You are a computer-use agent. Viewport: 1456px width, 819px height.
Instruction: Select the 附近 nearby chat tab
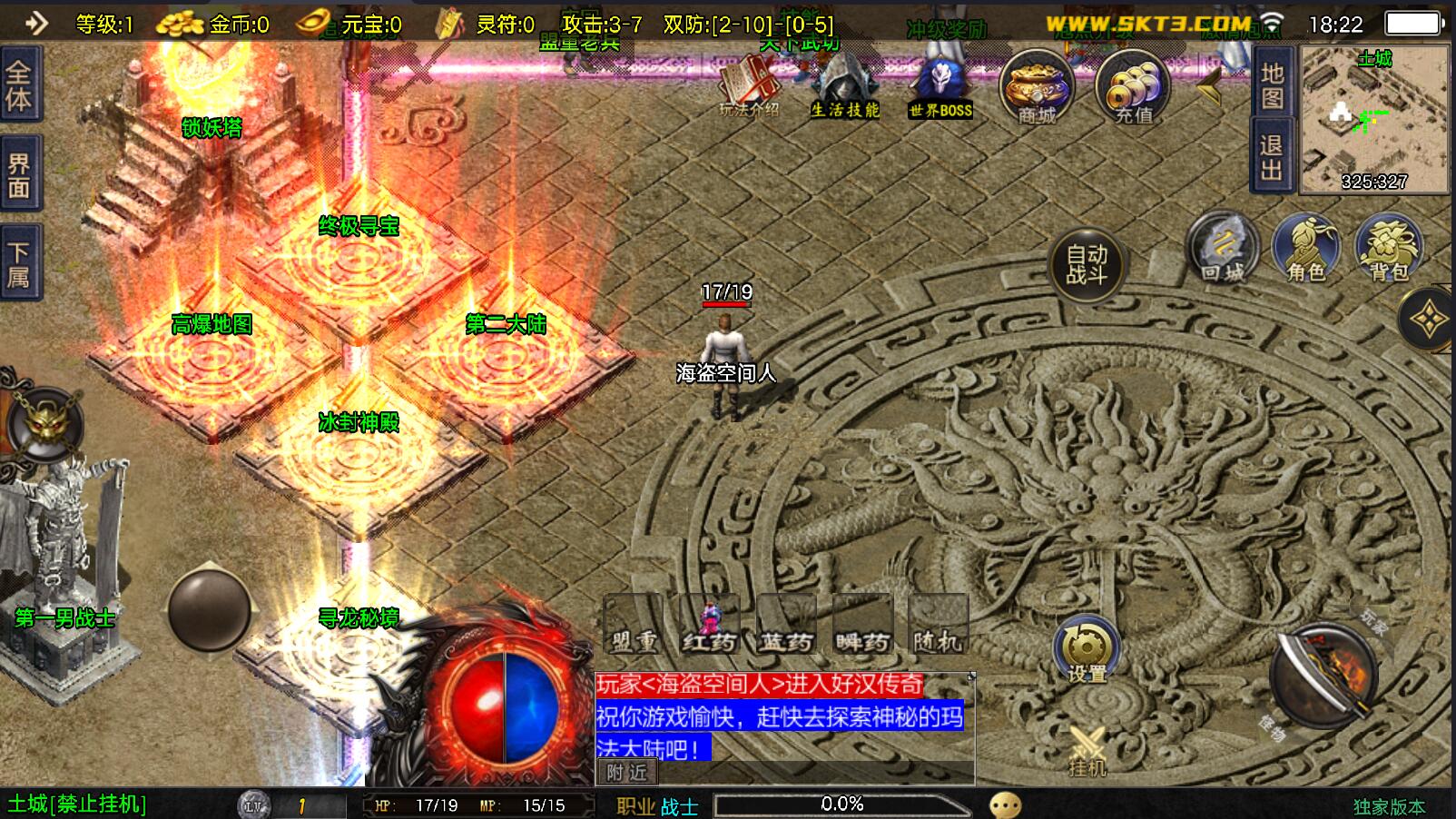627,773
